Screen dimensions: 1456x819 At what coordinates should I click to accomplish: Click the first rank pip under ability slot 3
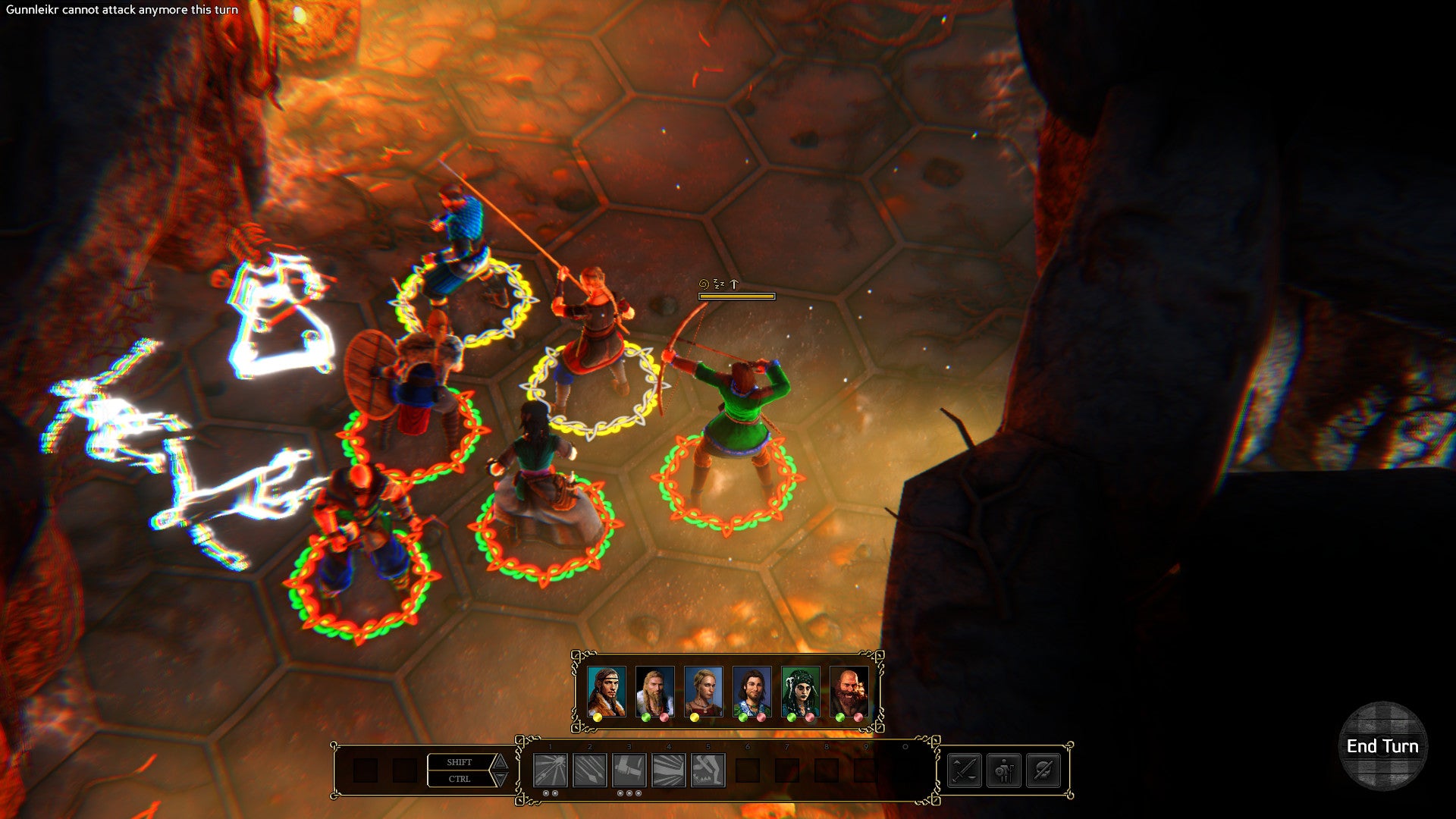click(620, 792)
